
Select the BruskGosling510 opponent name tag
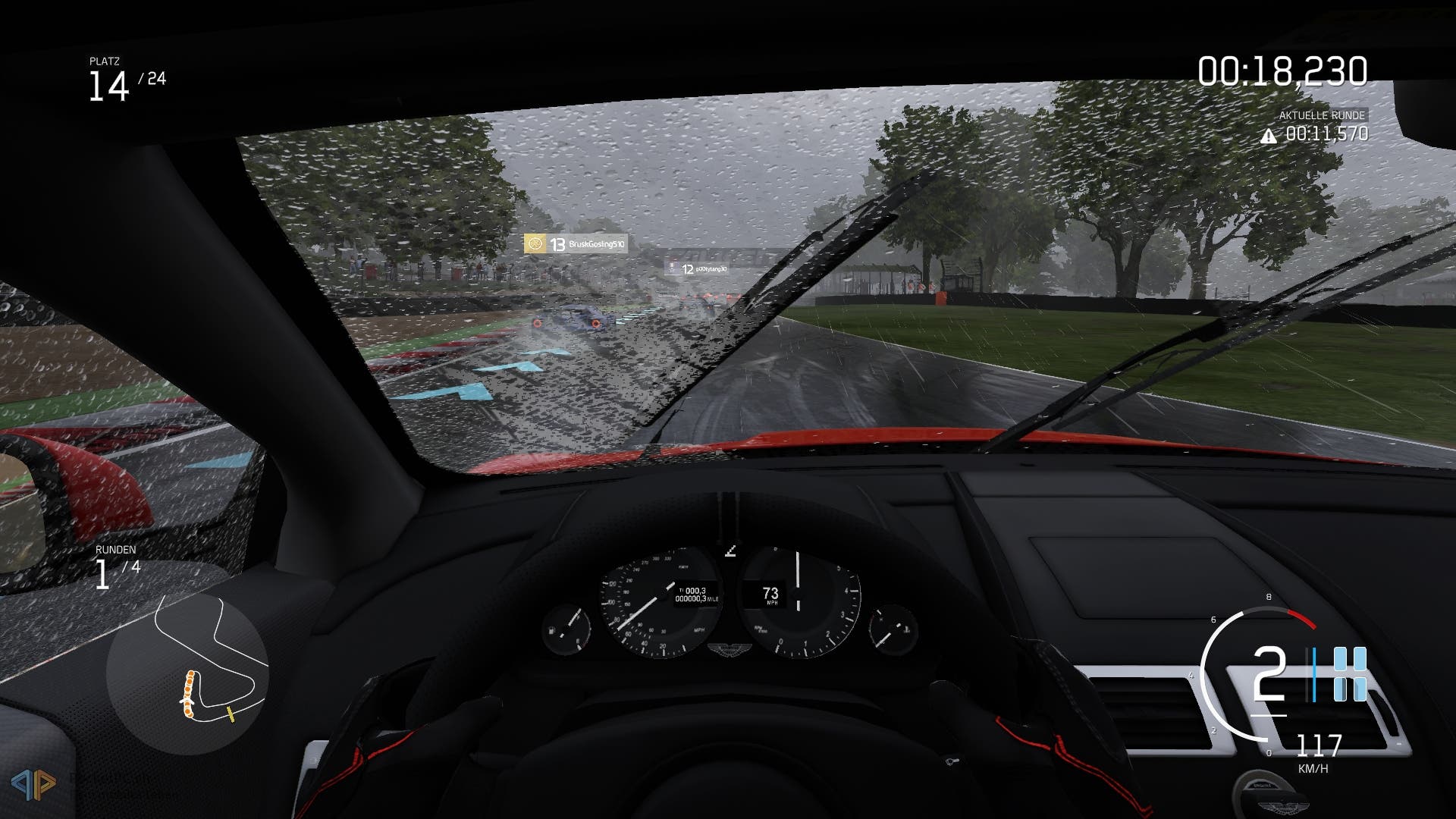click(x=576, y=244)
